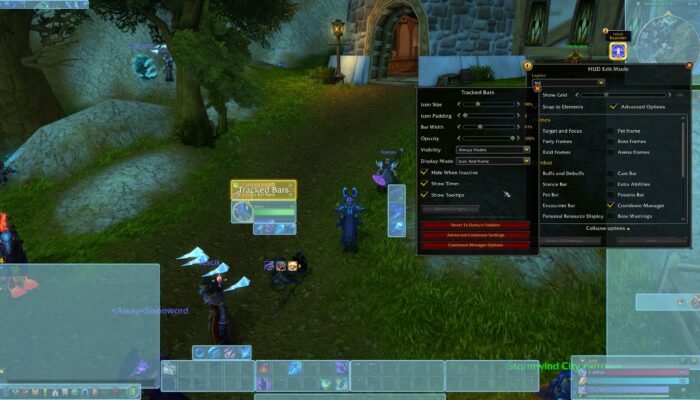
Task: Close the HUD Edit Mode window
Action: (688, 66)
